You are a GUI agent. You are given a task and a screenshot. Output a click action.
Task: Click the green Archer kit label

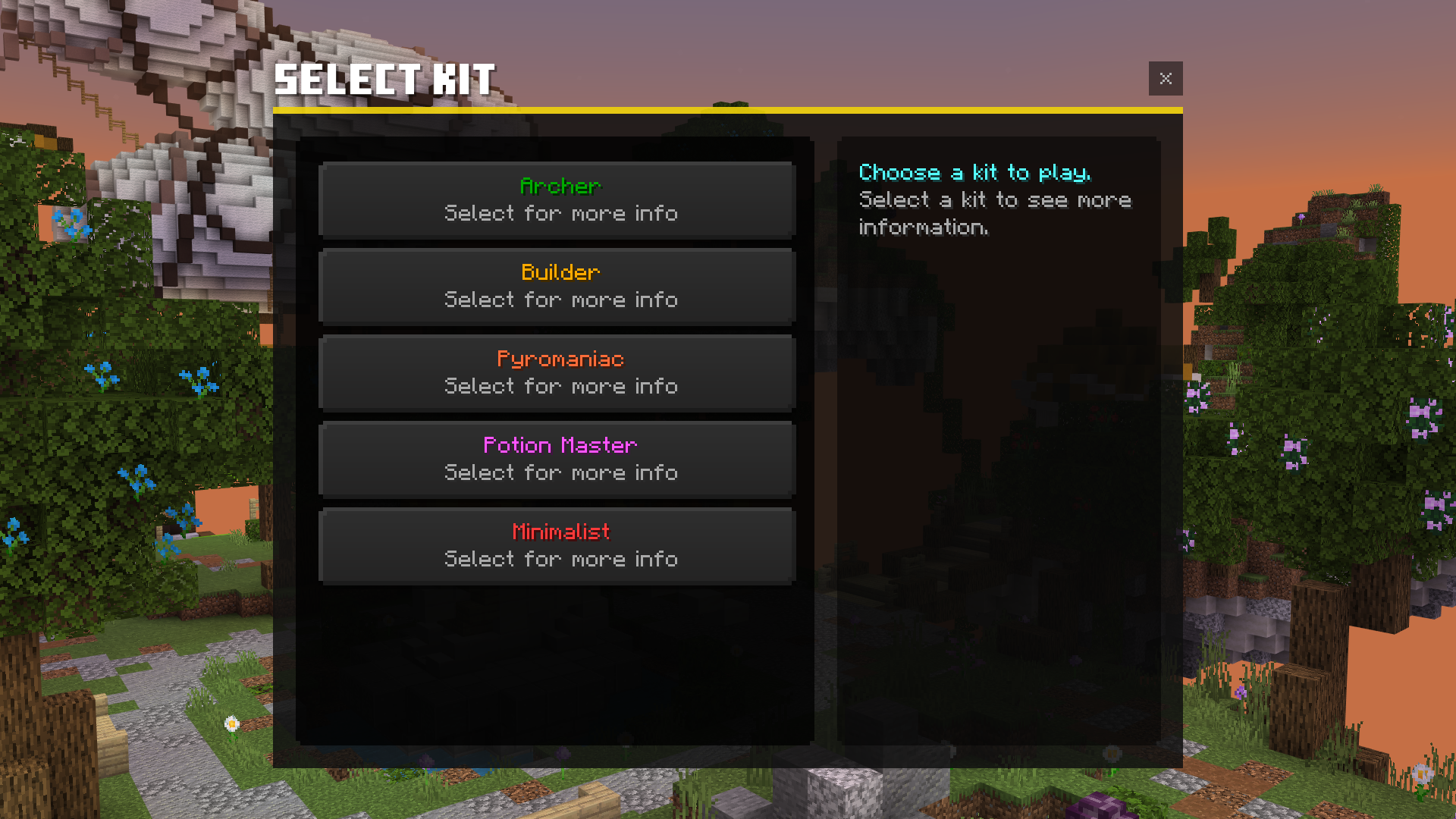(x=560, y=186)
